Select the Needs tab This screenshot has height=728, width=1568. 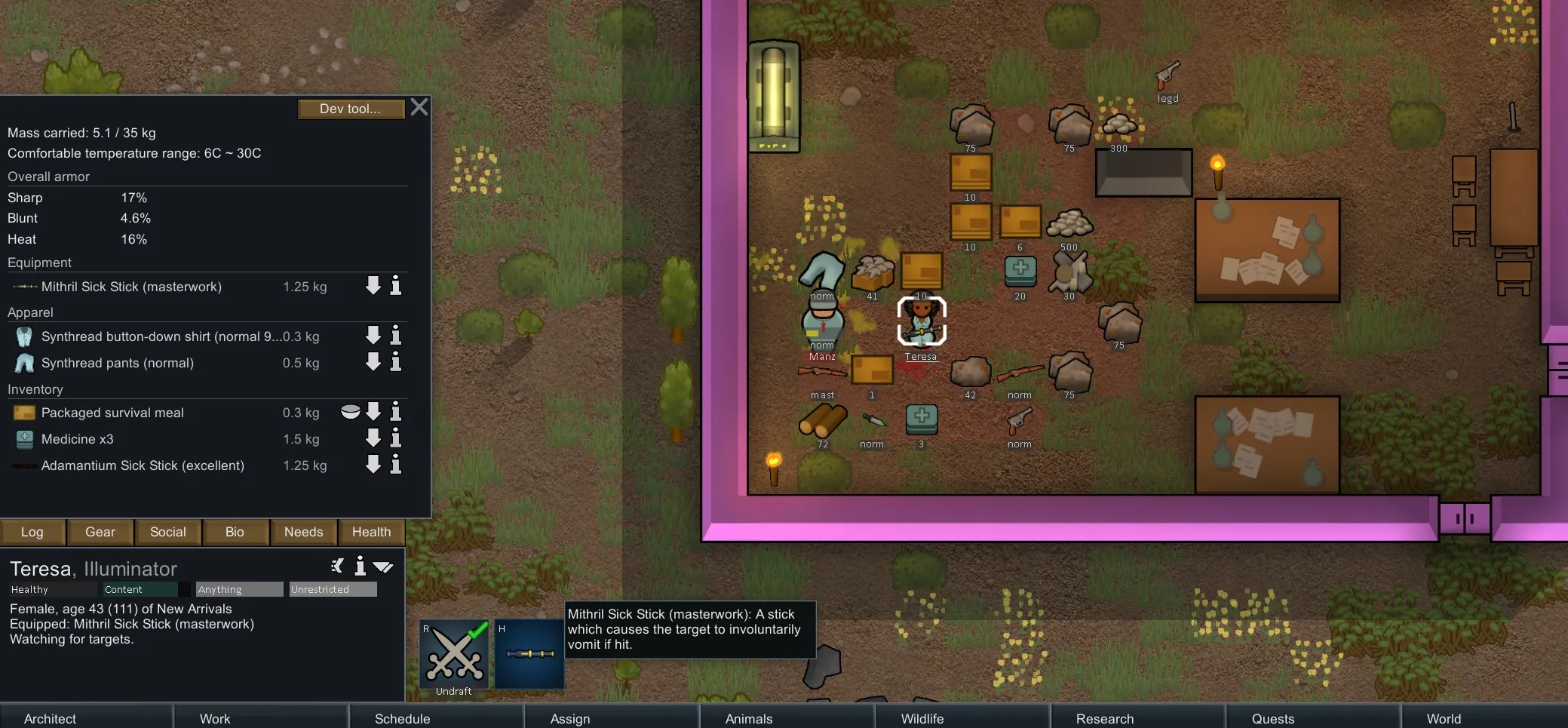[x=303, y=532]
